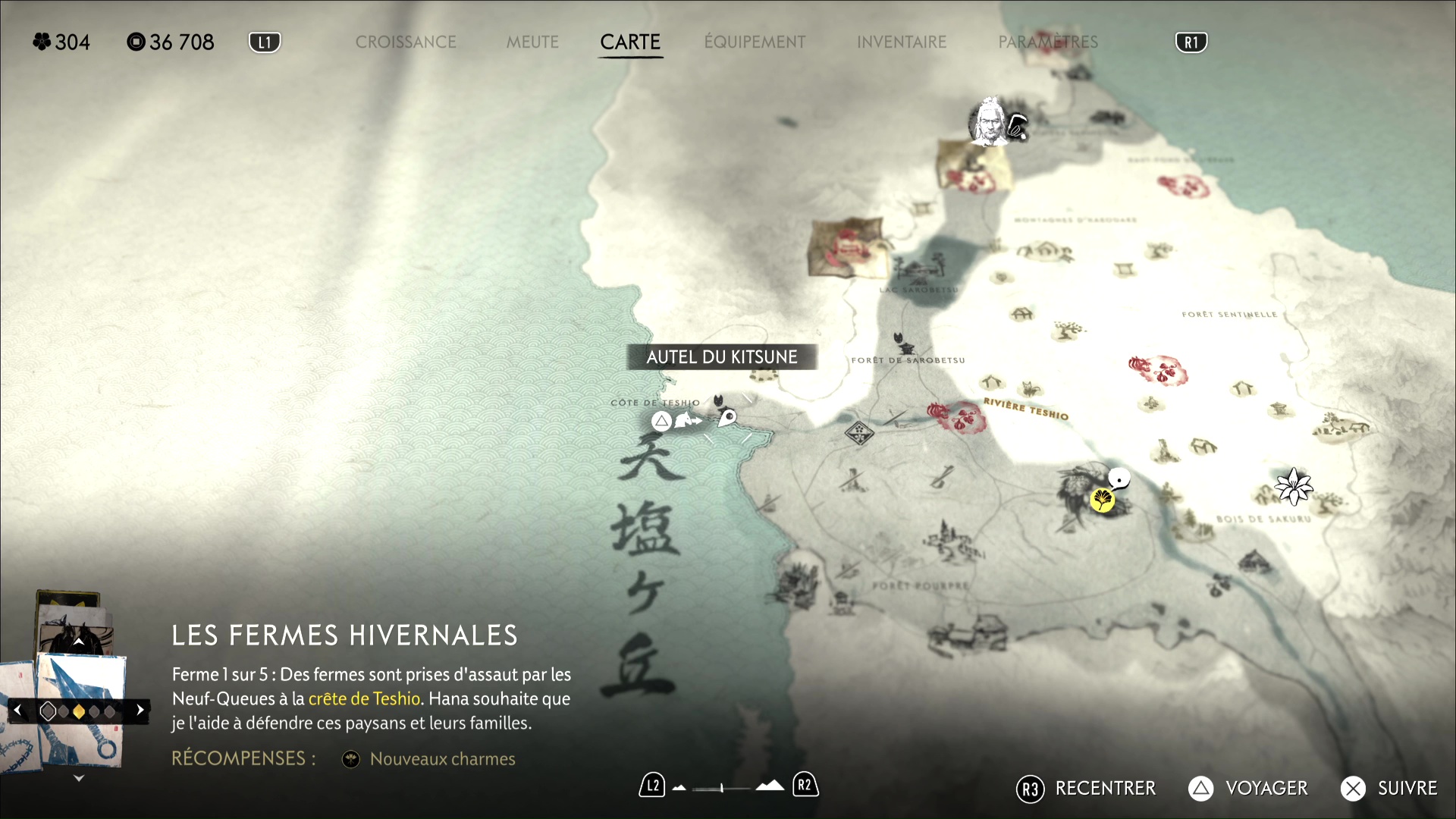
Task: Show the next quest card with right arrow
Action: [140, 711]
